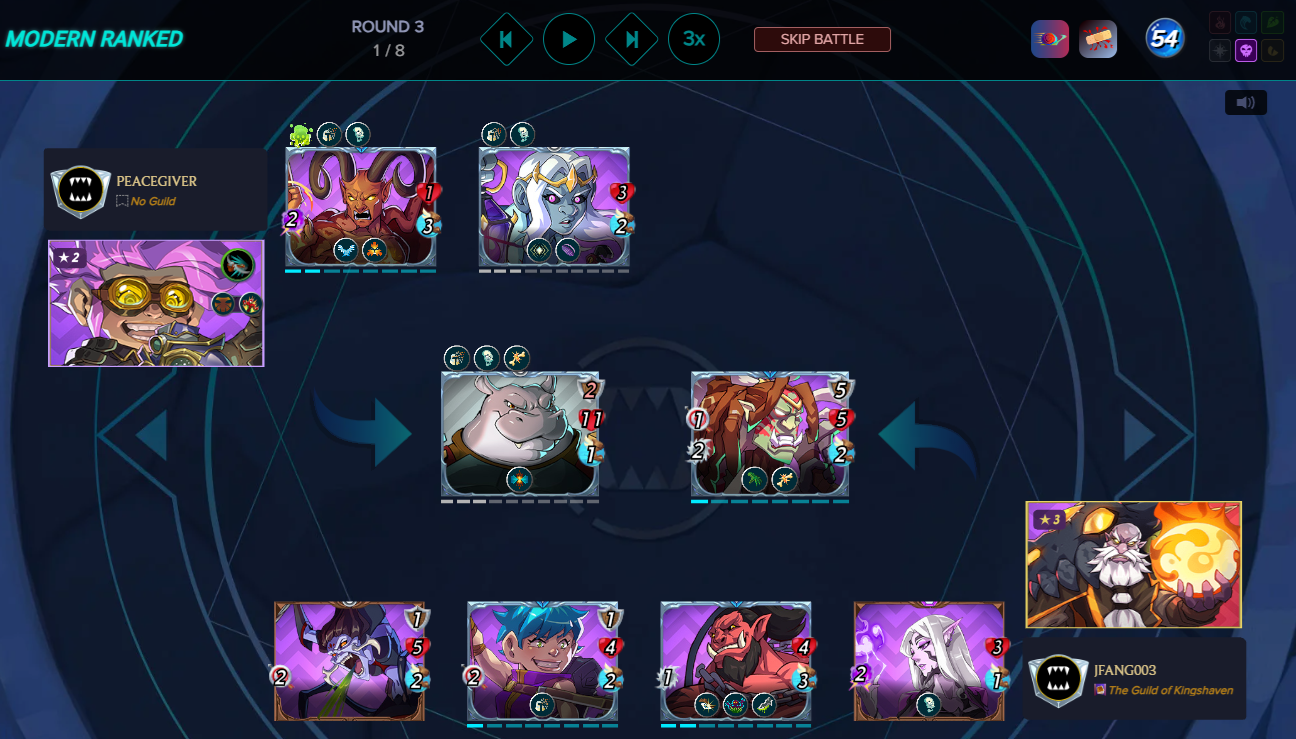Mute the battle sound
The image size is (1296, 739).
click(1245, 102)
